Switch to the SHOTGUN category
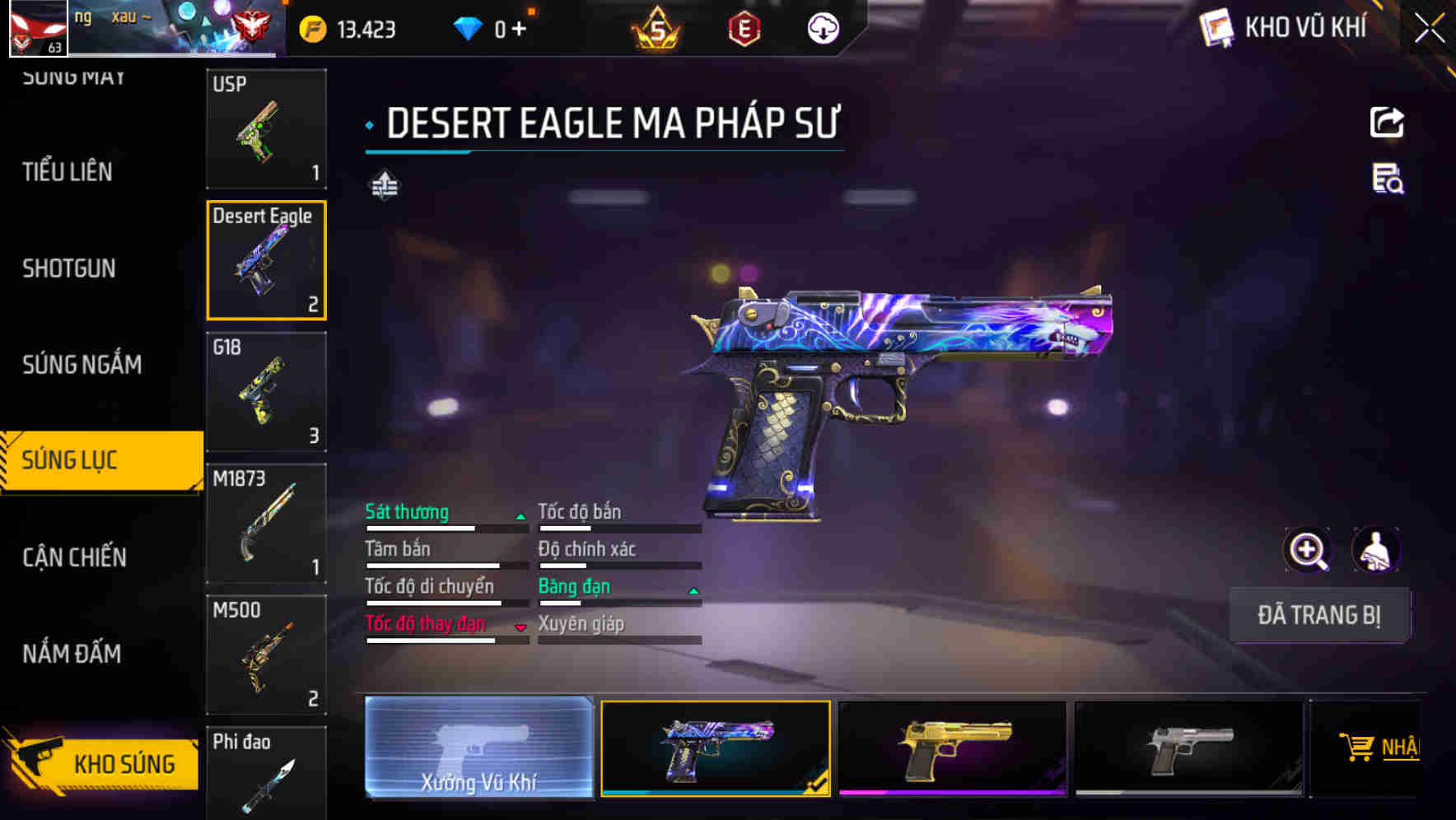The width and height of the screenshot is (1456, 820). pos(69,268)
